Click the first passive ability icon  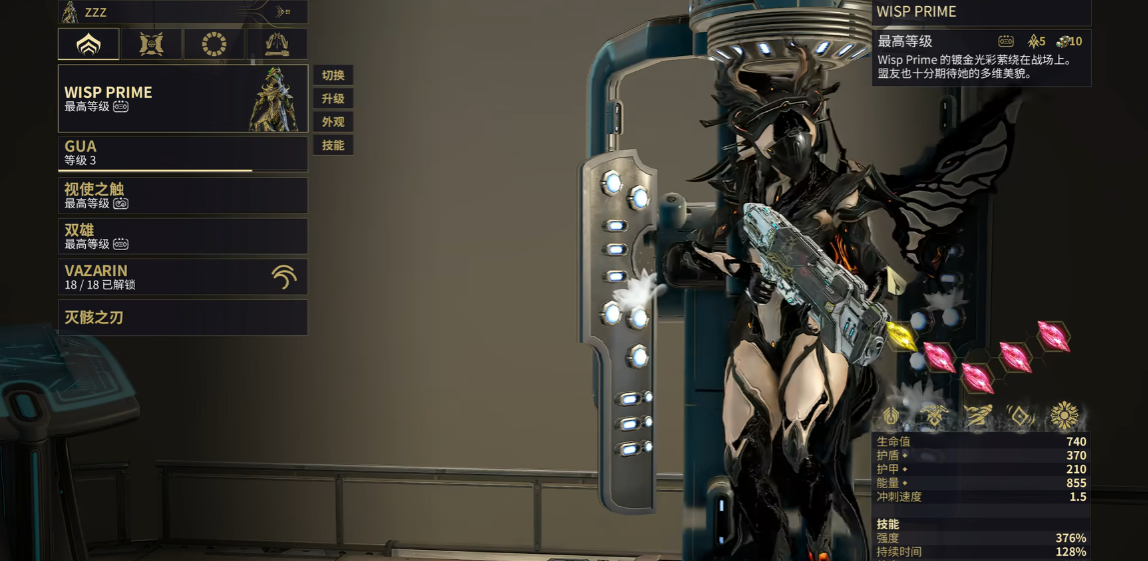(x=893, y=416)
